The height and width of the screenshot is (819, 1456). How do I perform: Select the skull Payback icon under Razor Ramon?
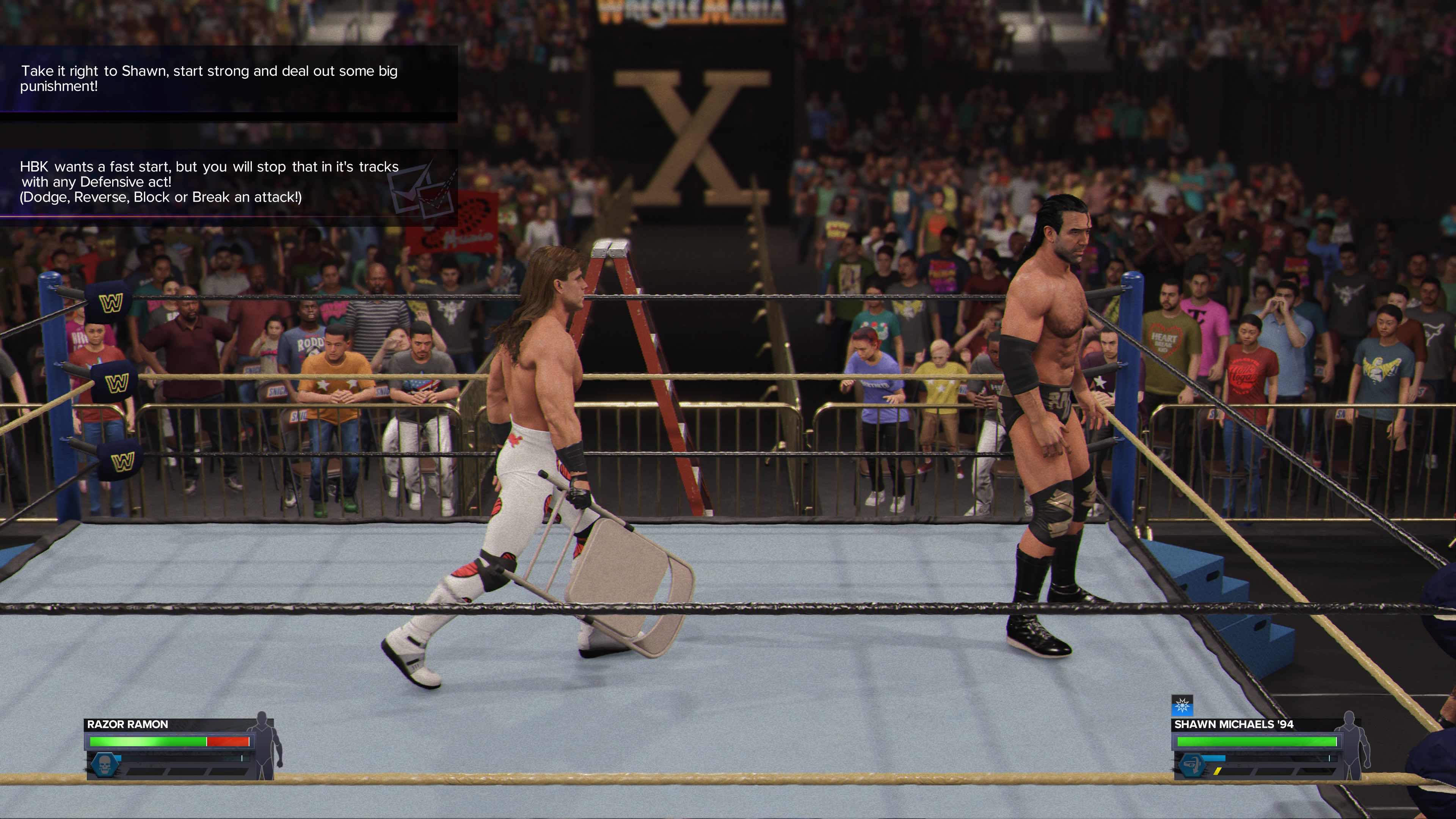105,766
